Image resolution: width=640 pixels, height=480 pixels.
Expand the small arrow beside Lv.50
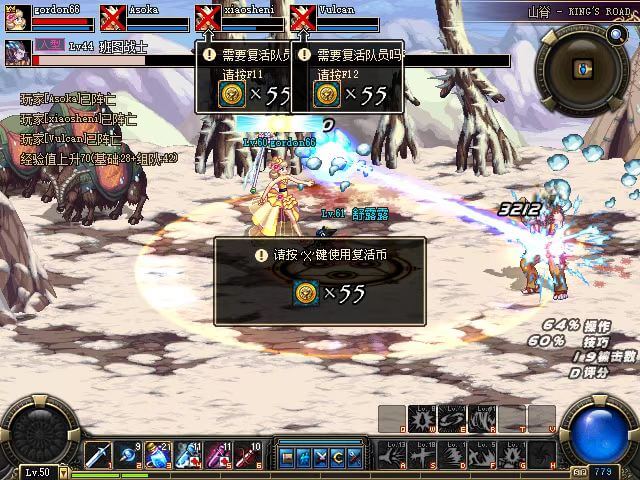click(62, 472)
